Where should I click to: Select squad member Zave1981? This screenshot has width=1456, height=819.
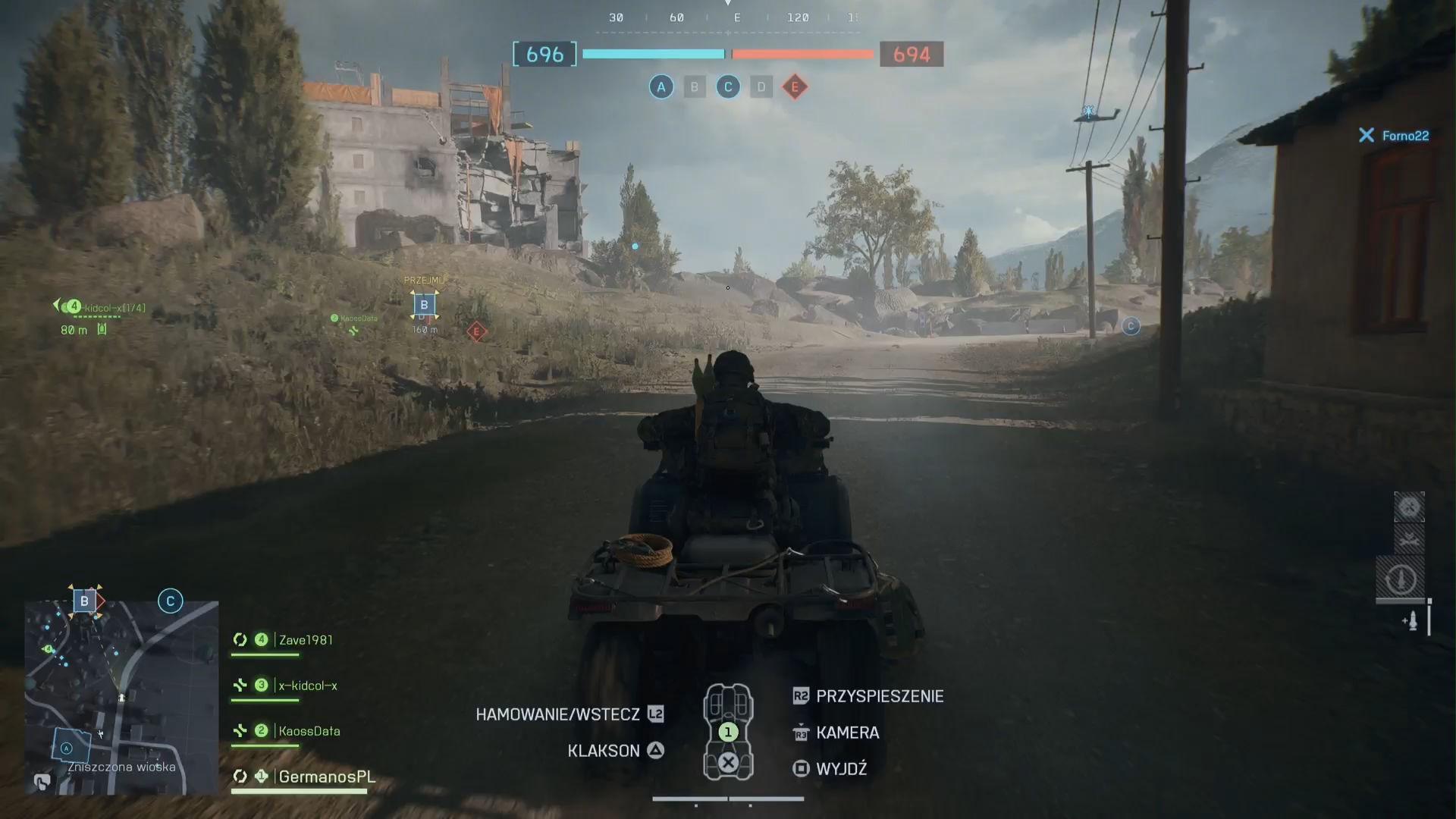305,640
